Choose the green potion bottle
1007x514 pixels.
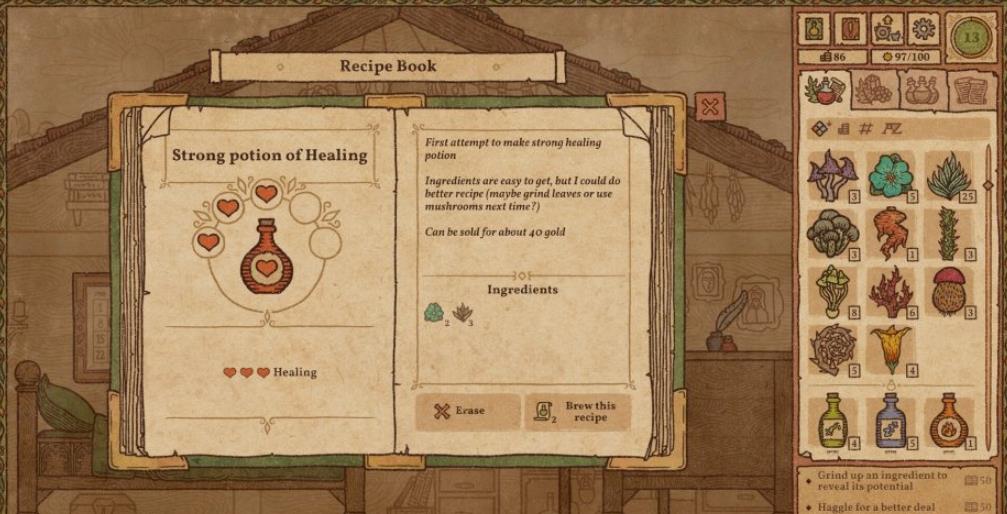pos(831,420)
